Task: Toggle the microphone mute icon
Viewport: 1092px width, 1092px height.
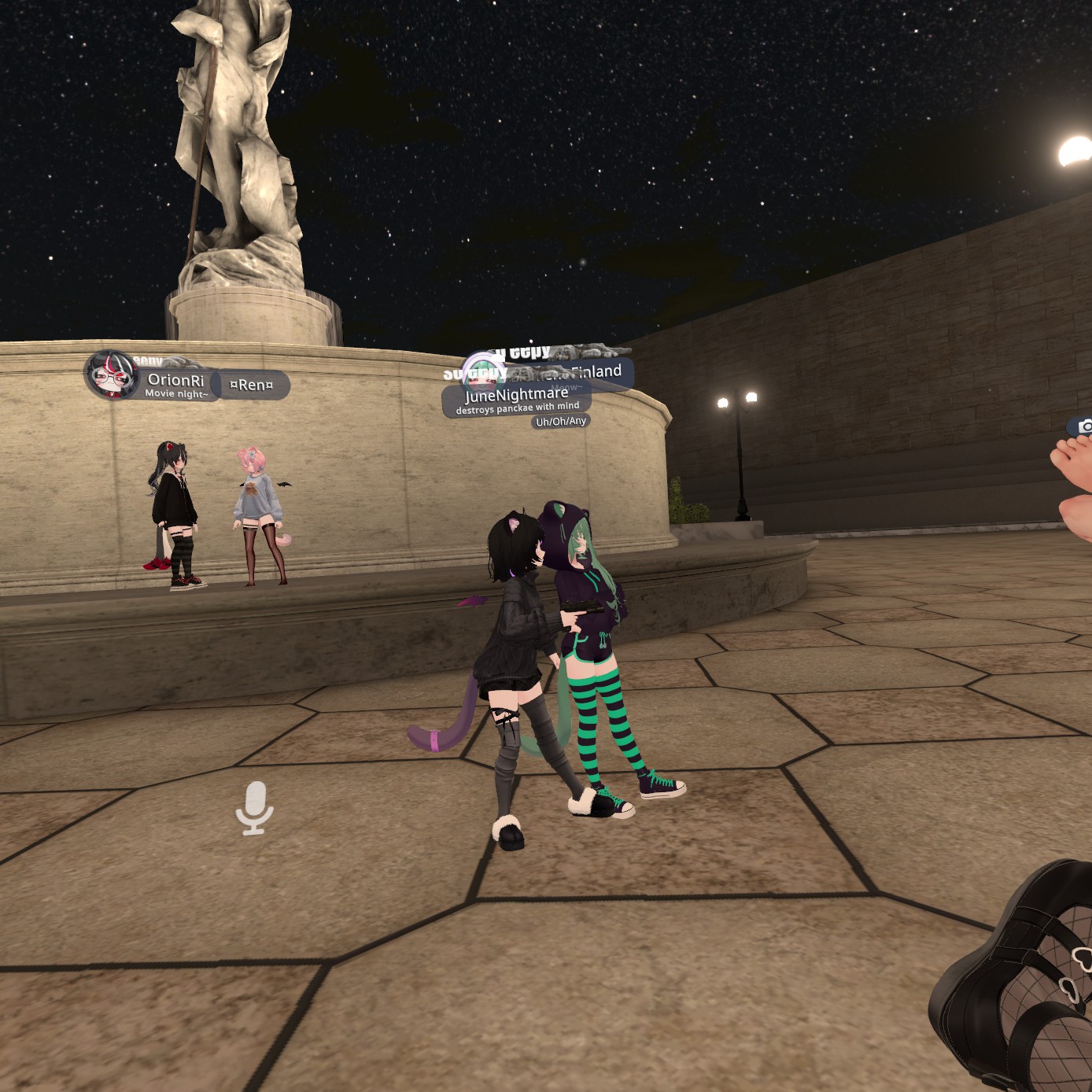Action: [x=254, y=807]
